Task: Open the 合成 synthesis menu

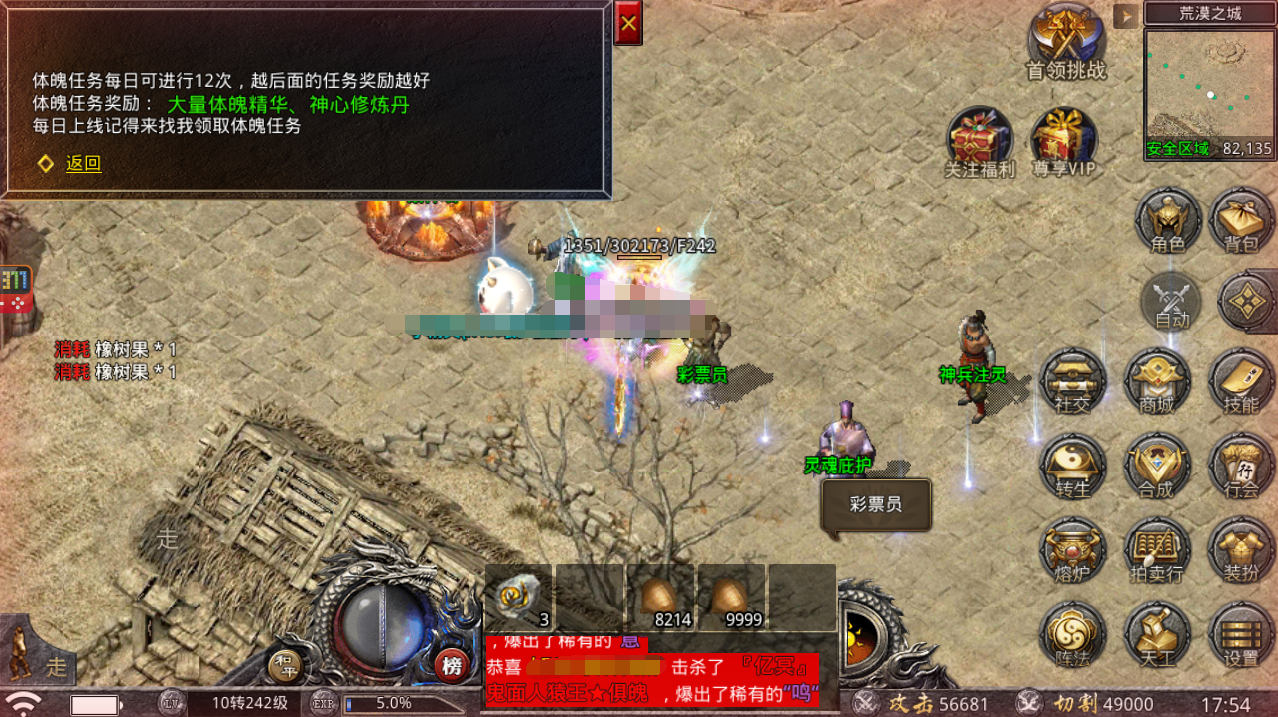Action: (1156, 466)
